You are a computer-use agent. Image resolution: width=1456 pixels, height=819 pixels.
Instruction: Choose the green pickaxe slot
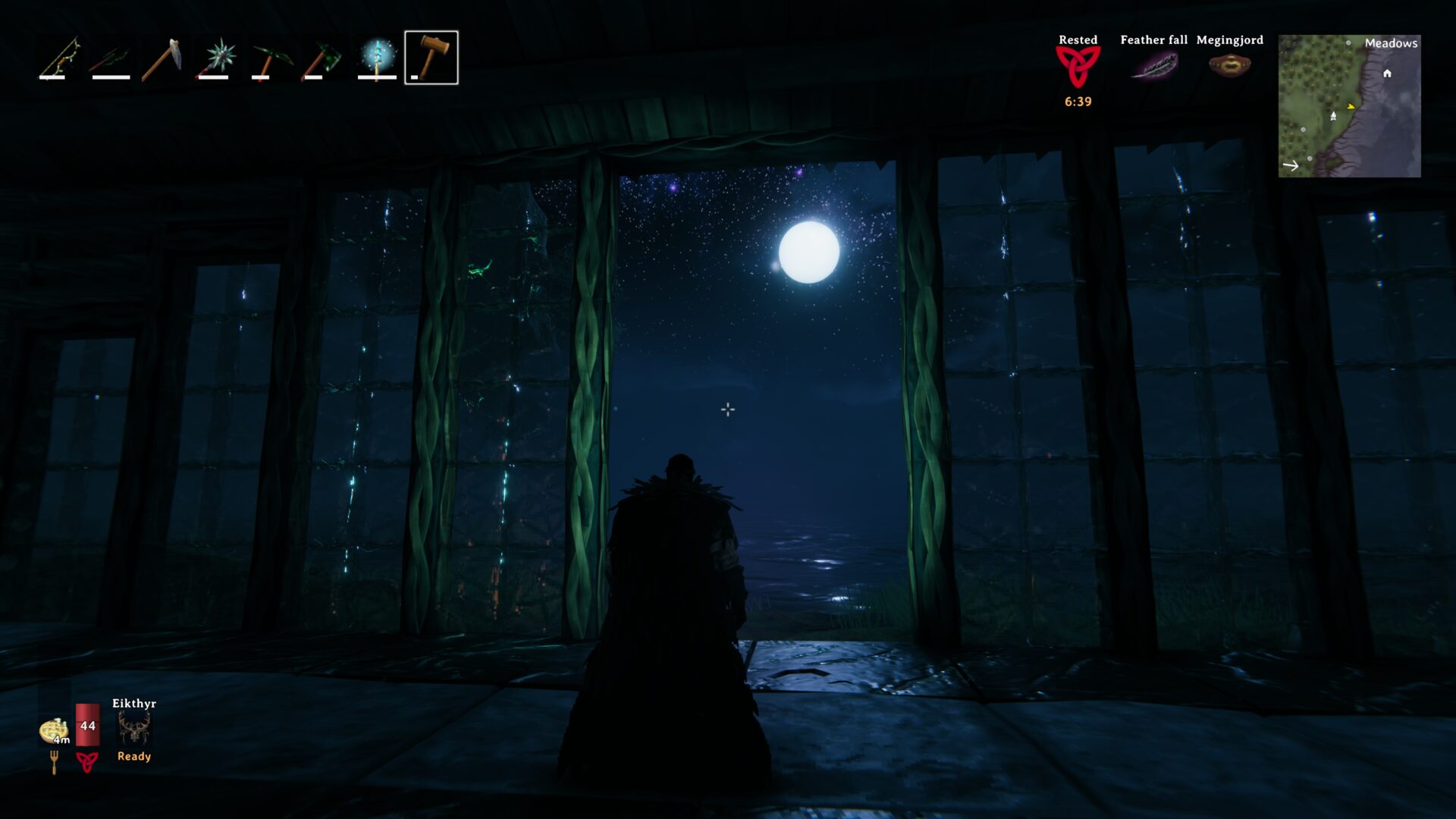(x=270, y=58)
